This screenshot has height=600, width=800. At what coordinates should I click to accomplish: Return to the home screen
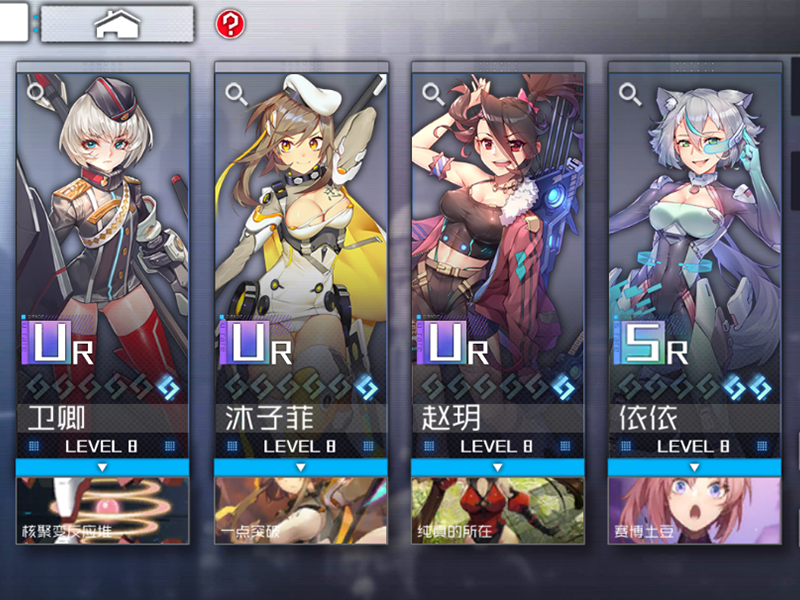click(116, 23)
